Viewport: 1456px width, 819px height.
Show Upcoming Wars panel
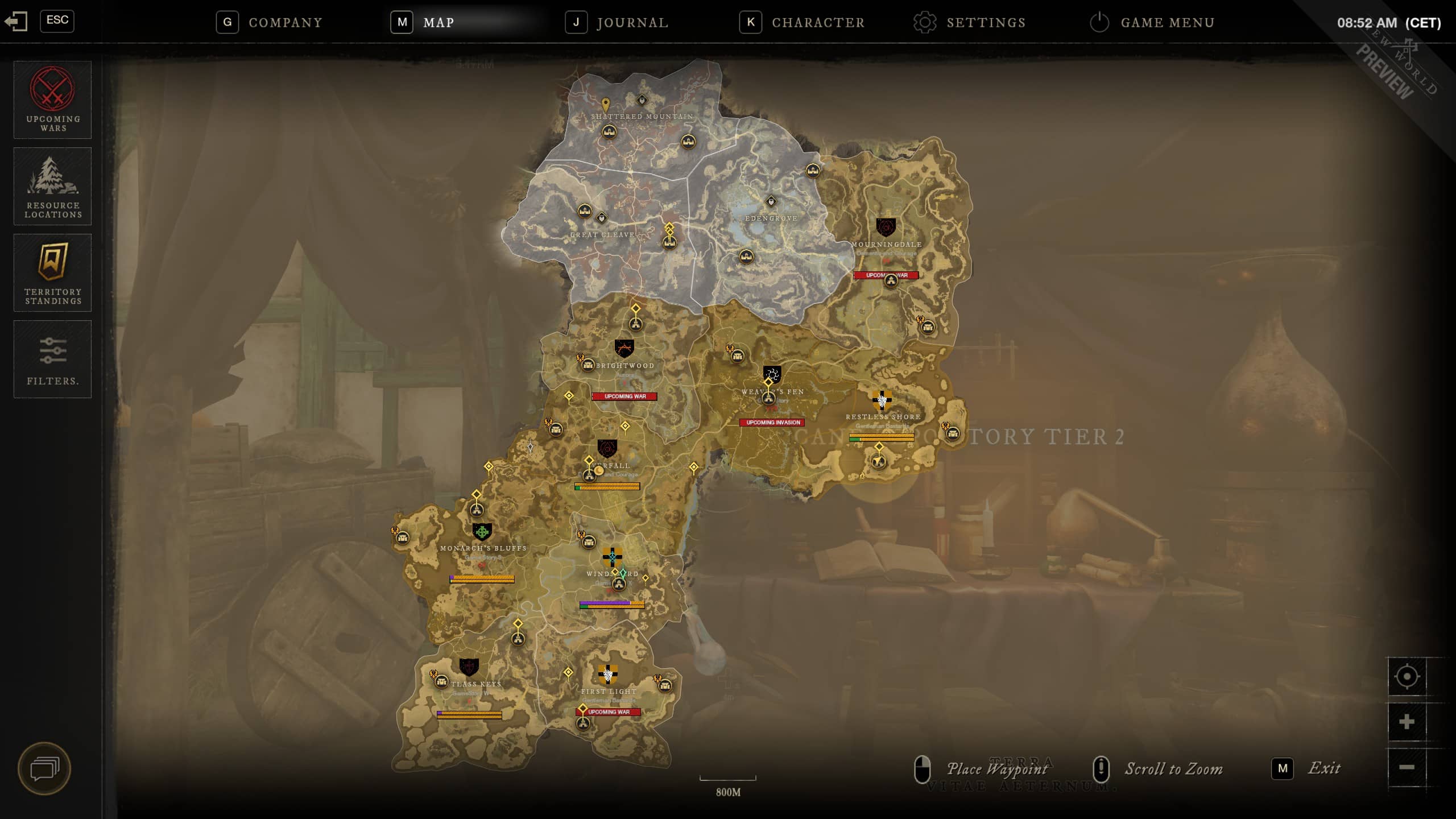pos(52,100)
